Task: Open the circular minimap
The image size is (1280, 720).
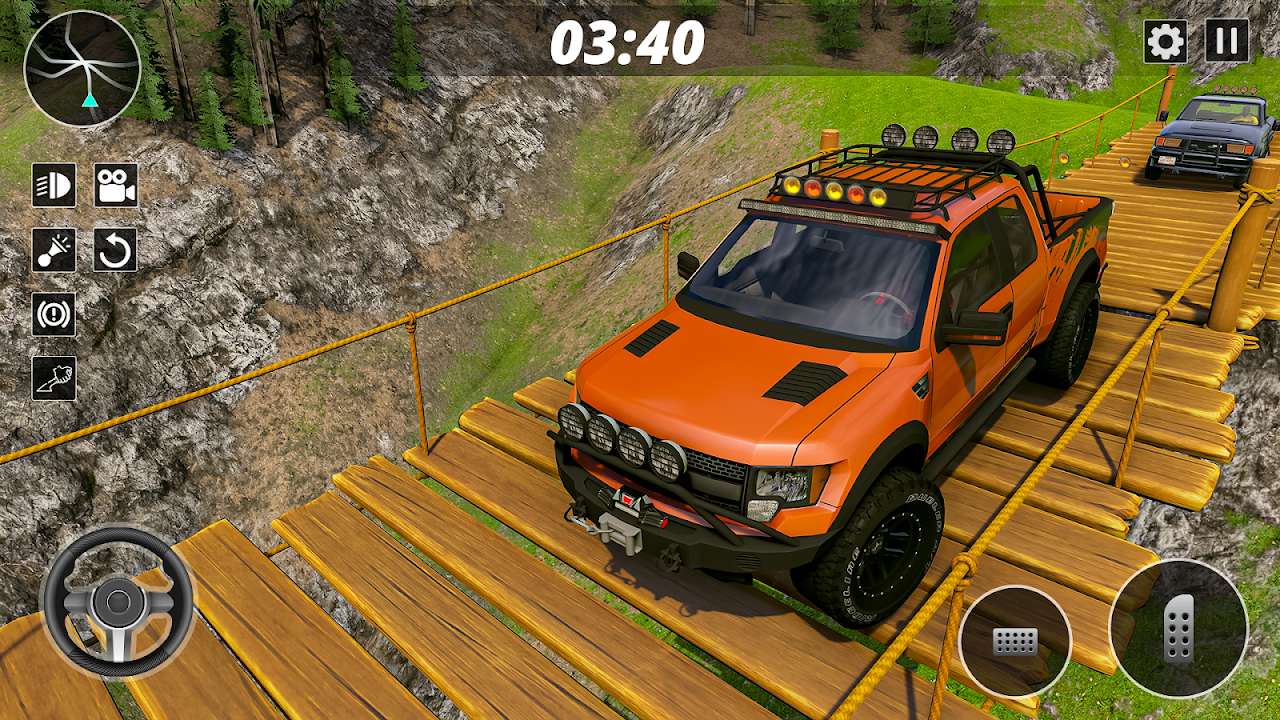Action: tap(82, 69)
